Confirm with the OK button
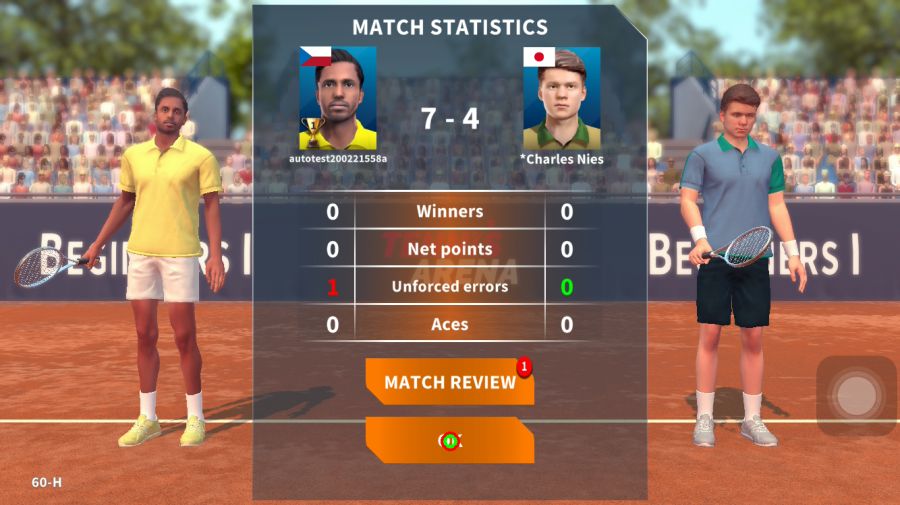 (x=449, y=440)
